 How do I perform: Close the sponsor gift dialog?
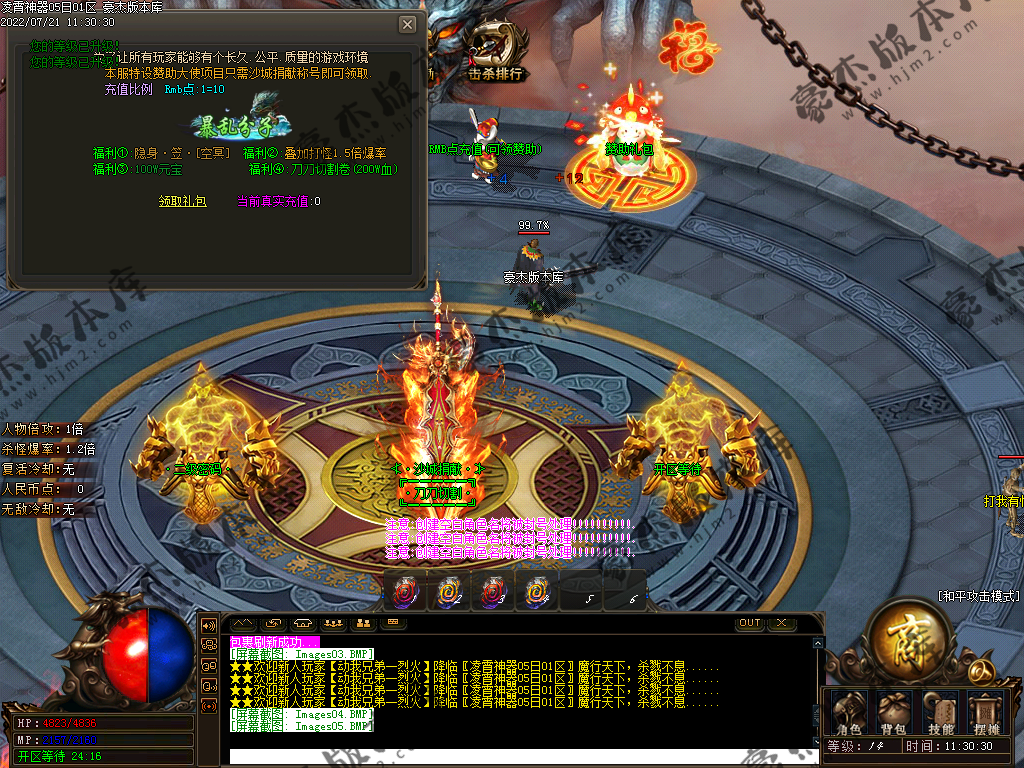(x=407, y=25)
